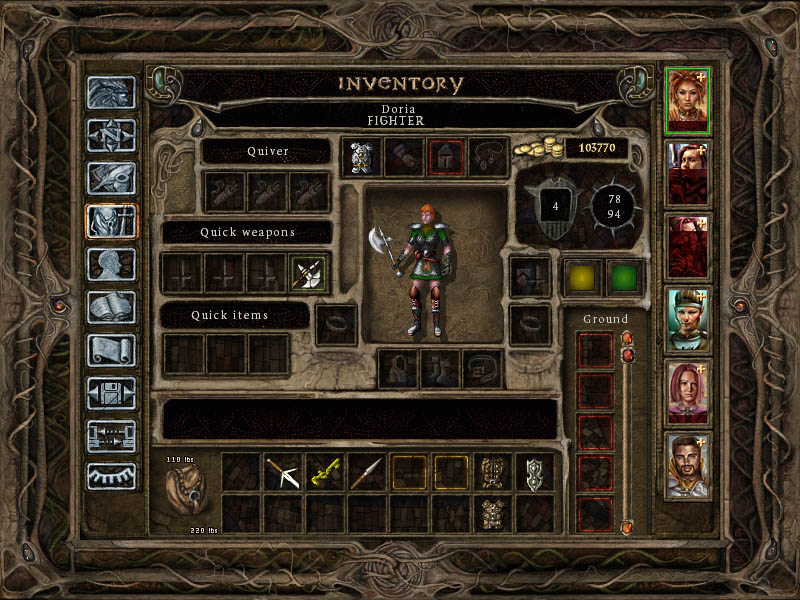
Task: Select Doria's orange-haired portrait
Action: (x=688, y=100)
